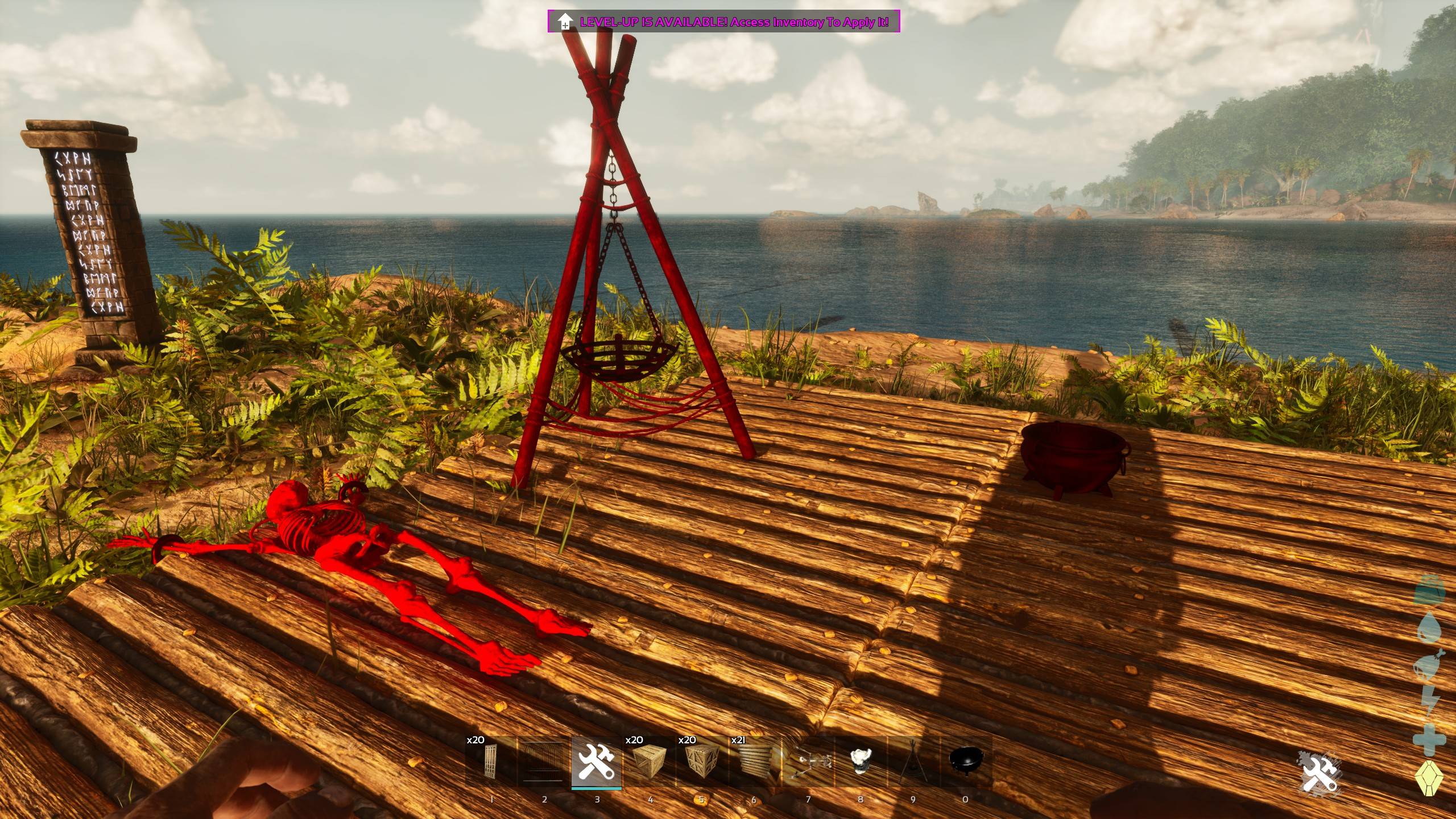
Task: Select the skeleton decoration hotbar slot
Action: [x=808, y=761]
